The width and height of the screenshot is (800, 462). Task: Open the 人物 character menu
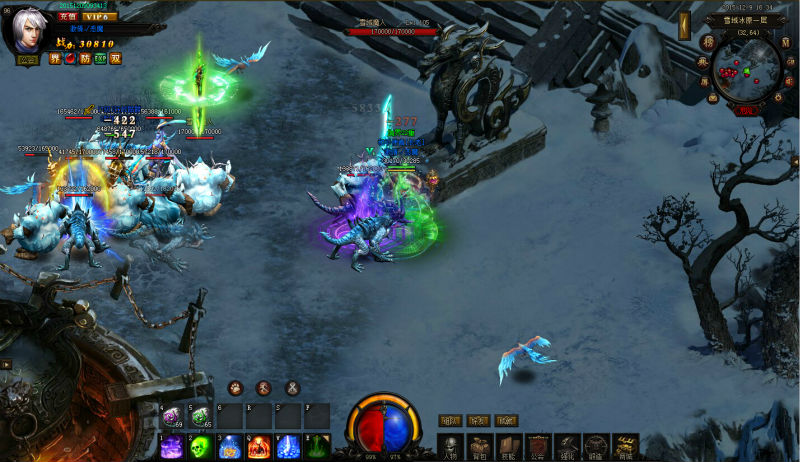[450, 446]
